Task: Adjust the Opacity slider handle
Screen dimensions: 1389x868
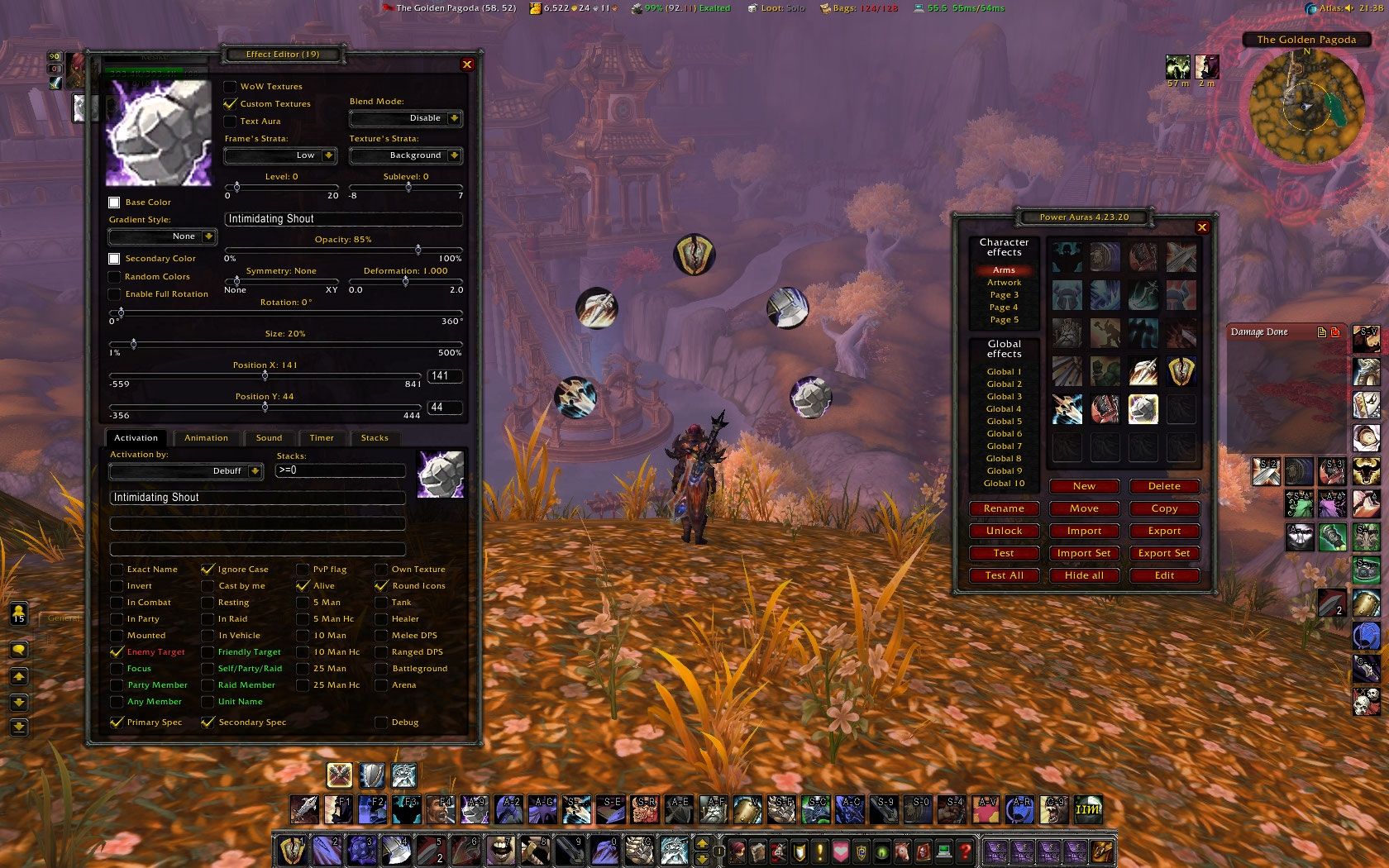Action: coord(418,251)
